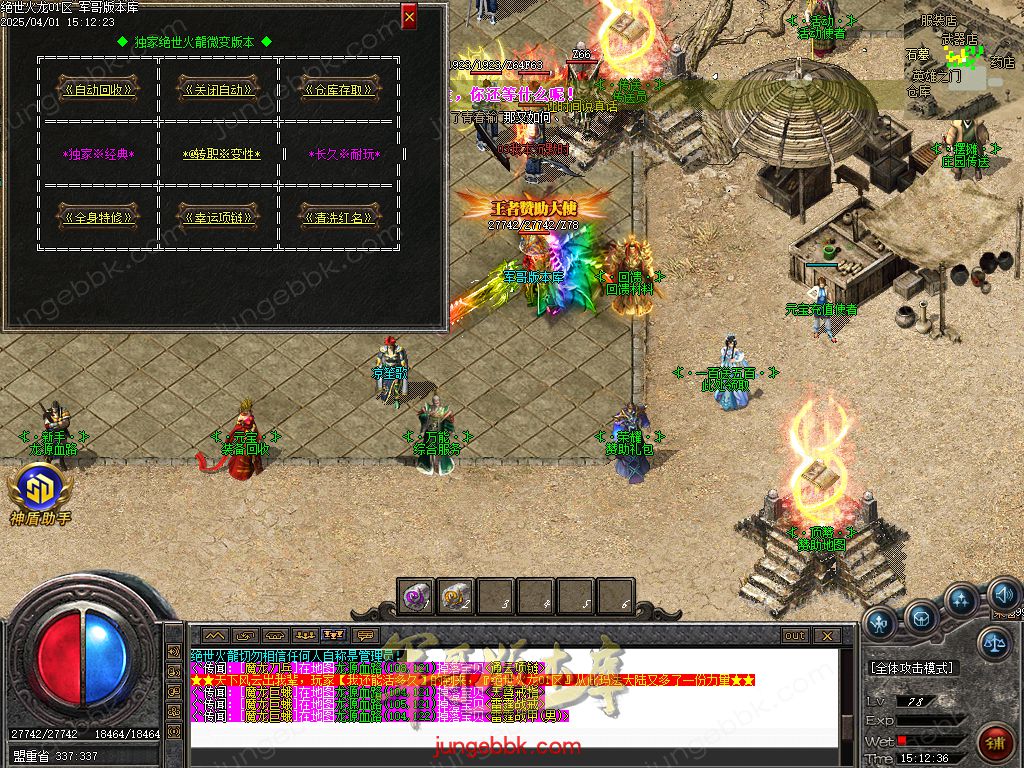Select the 《自动回收》 auto-recycle button

click(98, 89)
